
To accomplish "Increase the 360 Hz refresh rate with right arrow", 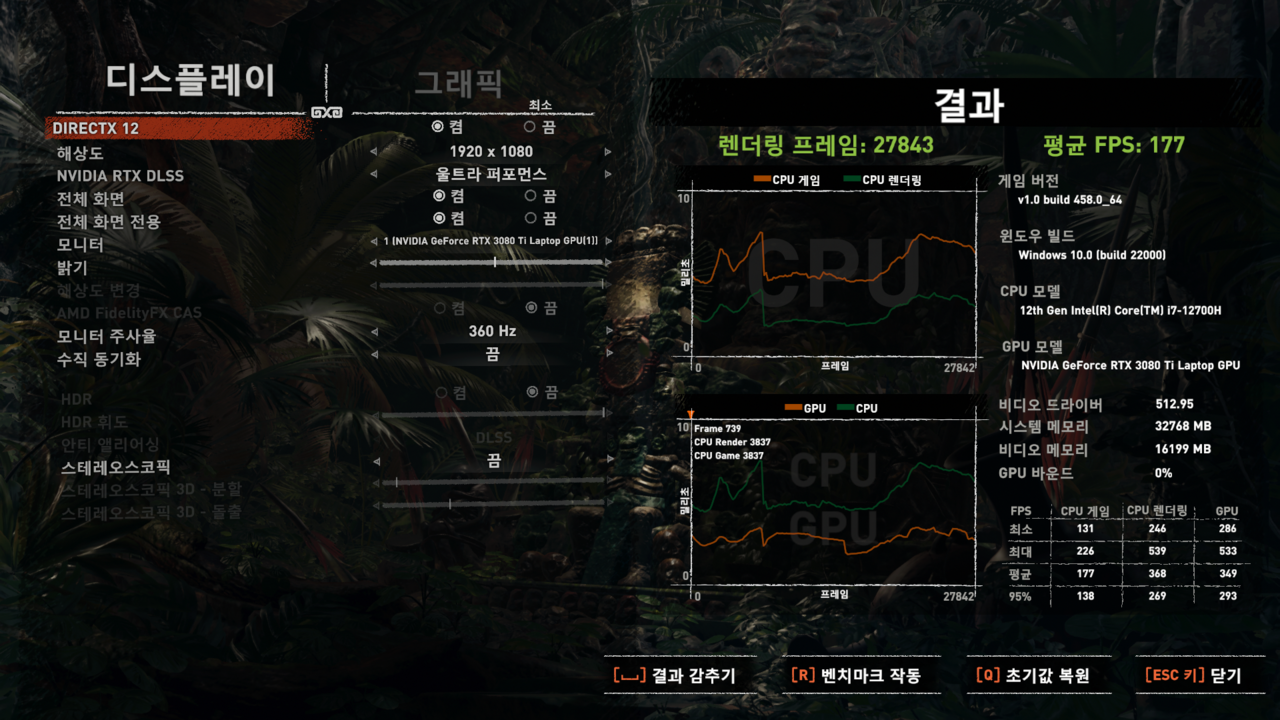I will click(x=607, y=331).
